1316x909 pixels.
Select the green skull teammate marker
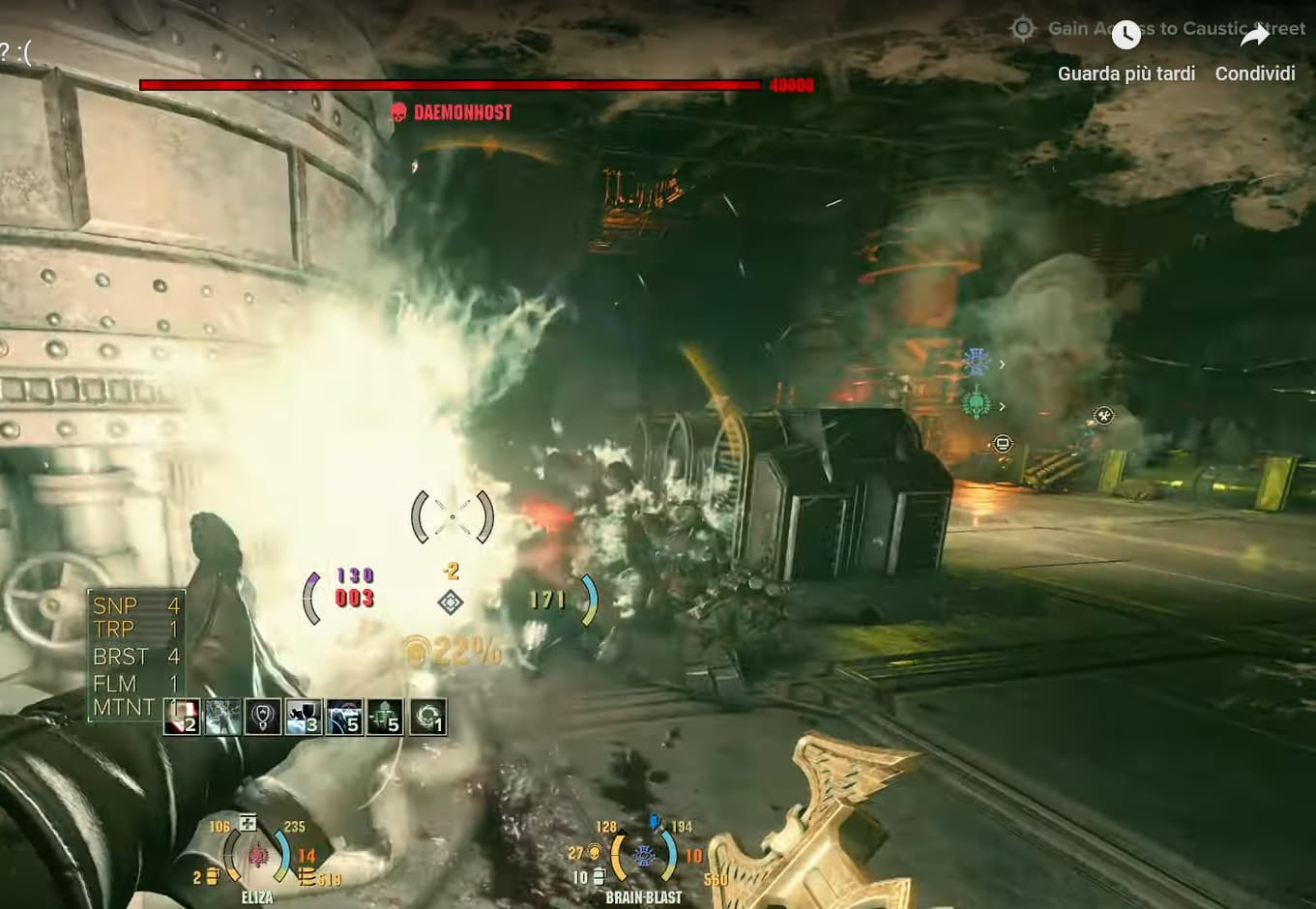click(977, 404)
